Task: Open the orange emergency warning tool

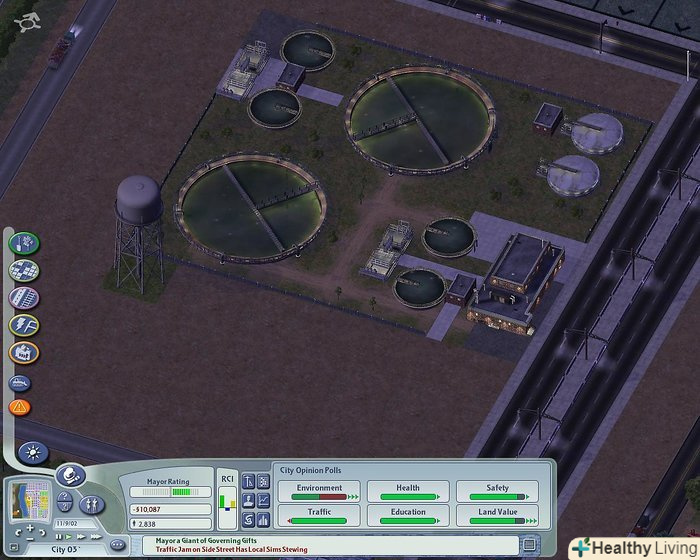Action: [x=20, y=407]
